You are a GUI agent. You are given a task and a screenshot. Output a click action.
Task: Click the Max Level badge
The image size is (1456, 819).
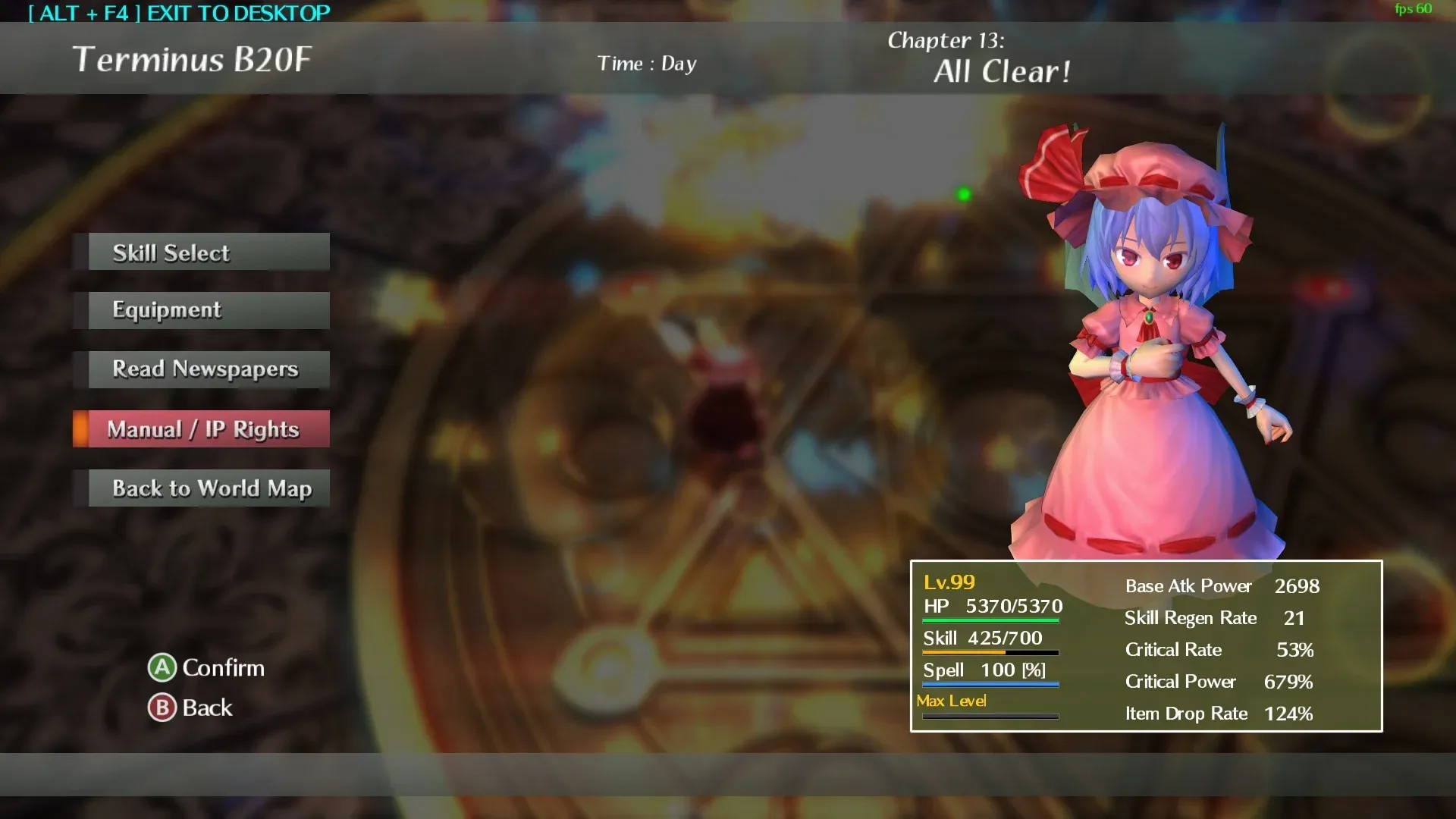[951, 701]
